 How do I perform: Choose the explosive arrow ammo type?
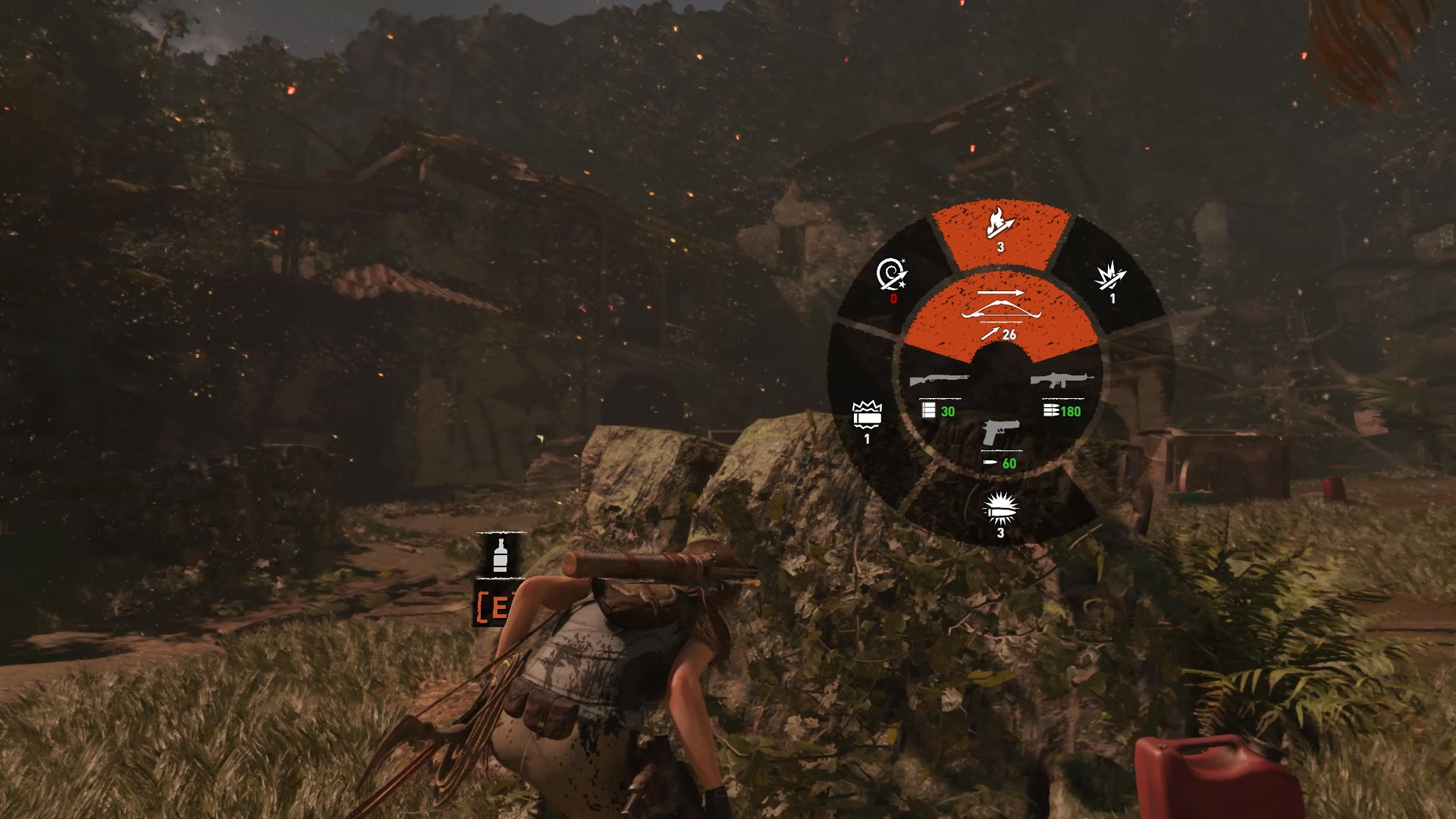[x=1111, y=281]
